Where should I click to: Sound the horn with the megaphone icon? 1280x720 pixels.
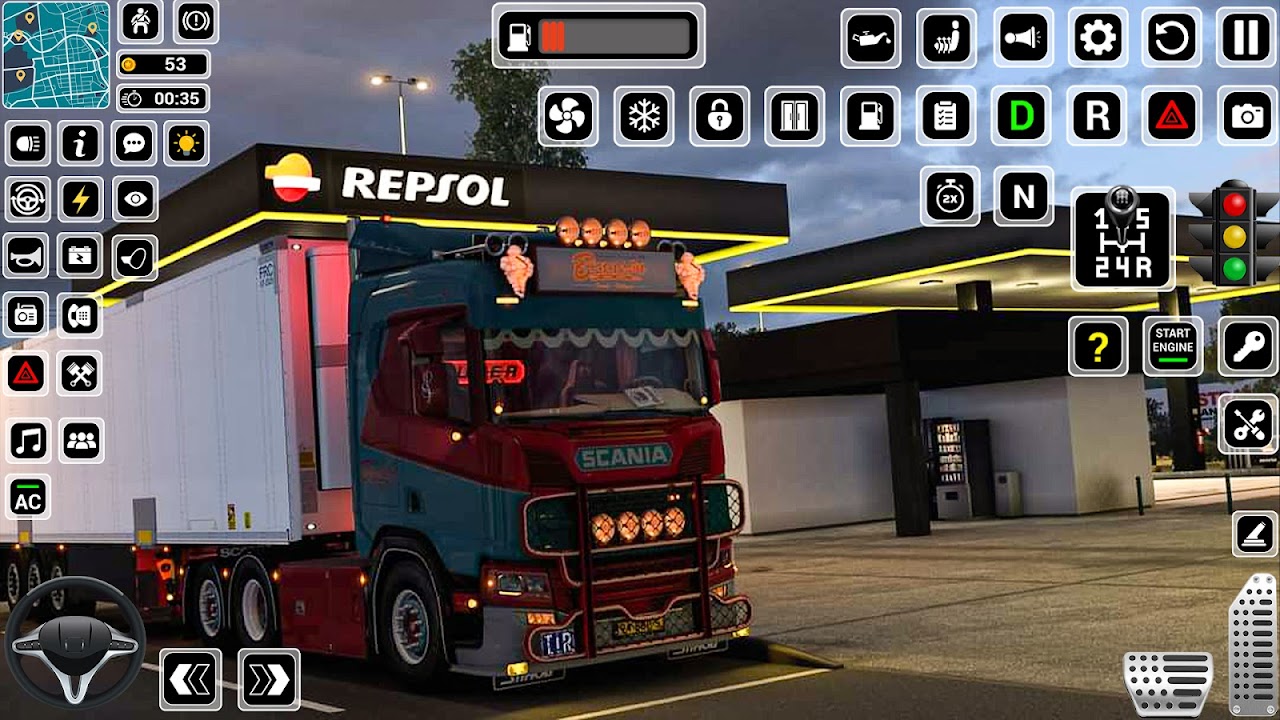coord(1022,39)
